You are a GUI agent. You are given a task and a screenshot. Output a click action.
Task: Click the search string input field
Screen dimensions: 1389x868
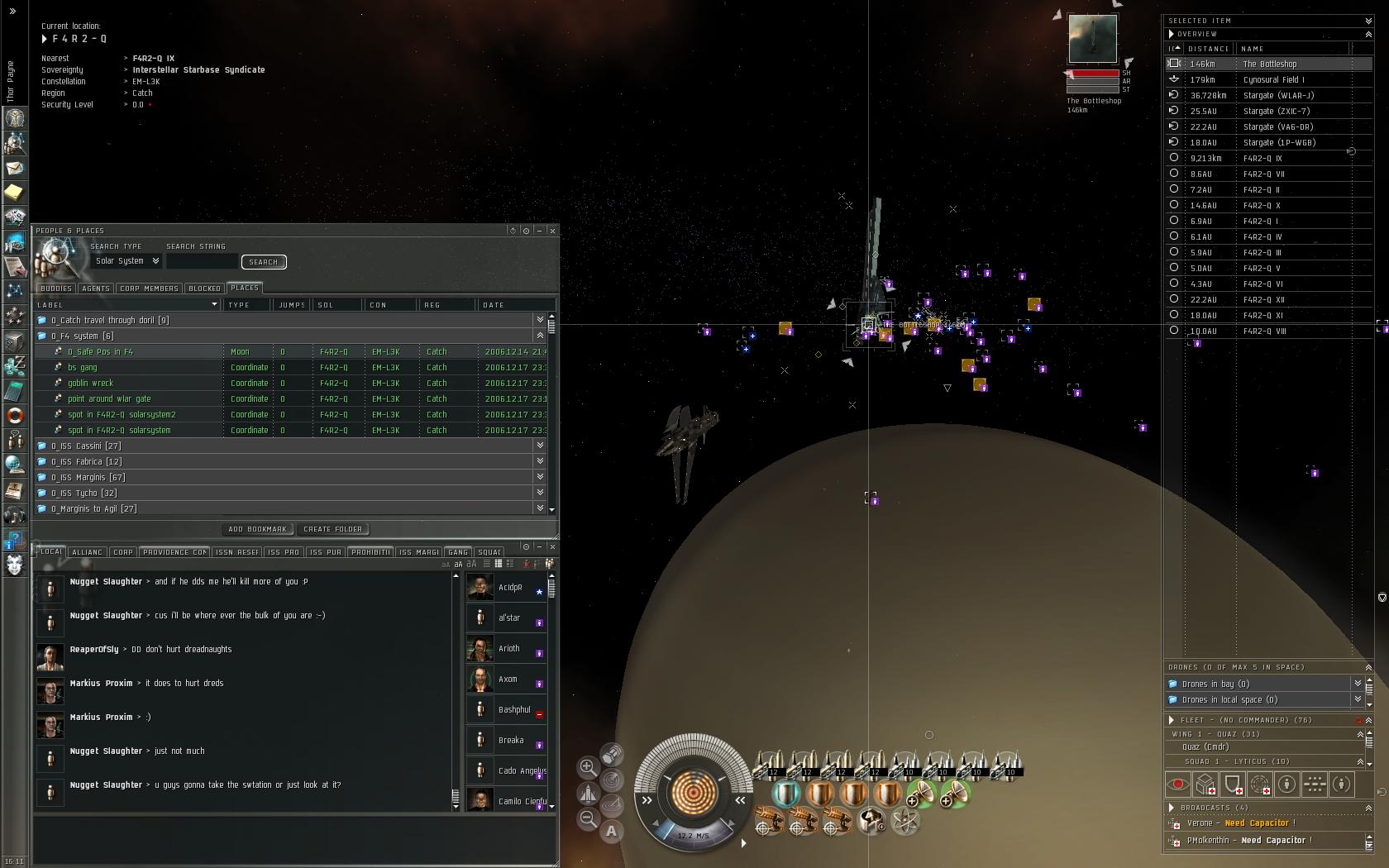pos(202,261)
